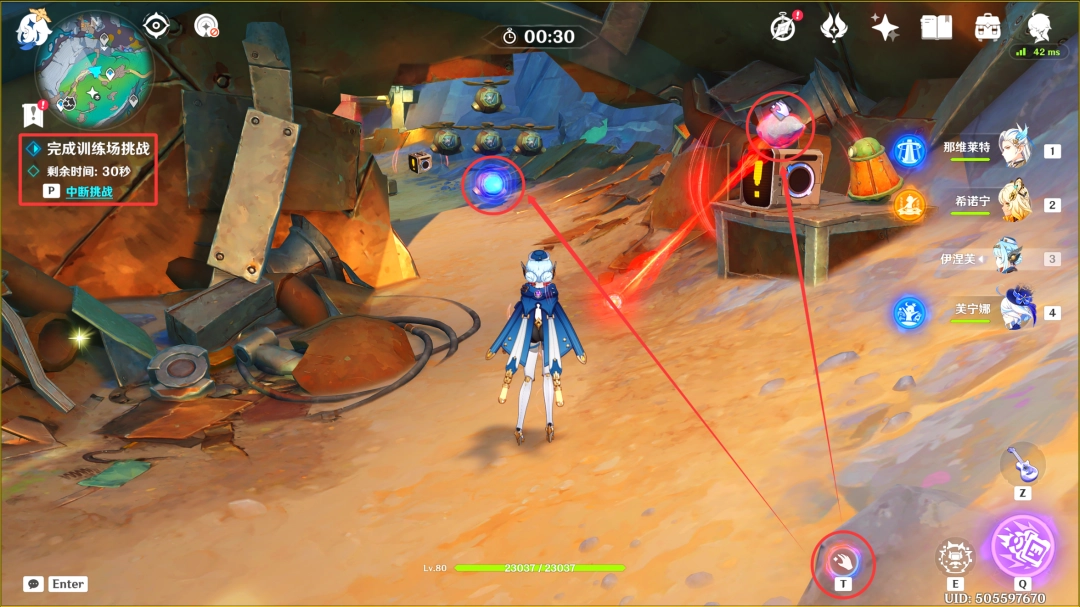
Task: Open the four-pointed star wish icon
Action: click(x=884, y=27)
